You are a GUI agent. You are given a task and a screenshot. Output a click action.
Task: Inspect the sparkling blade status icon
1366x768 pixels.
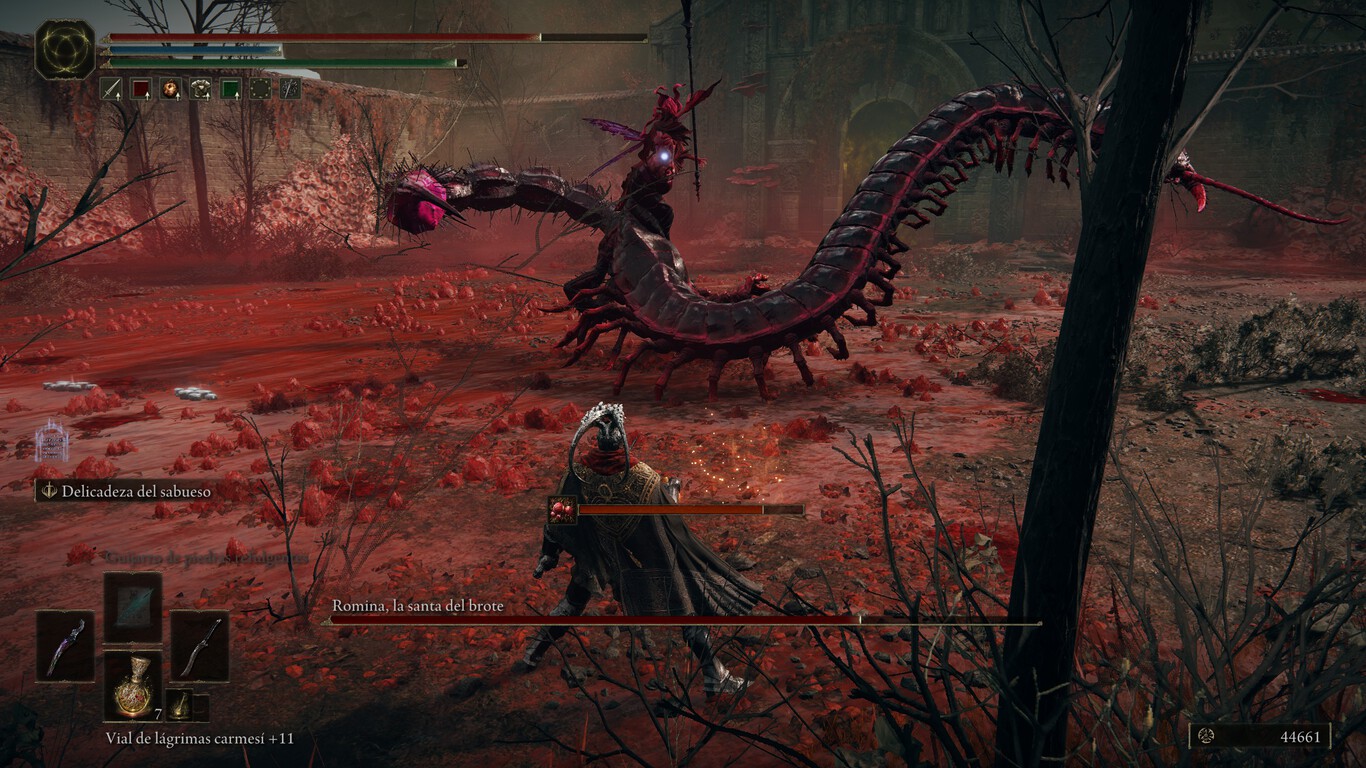pyautogui.click(x=290, y=89)
